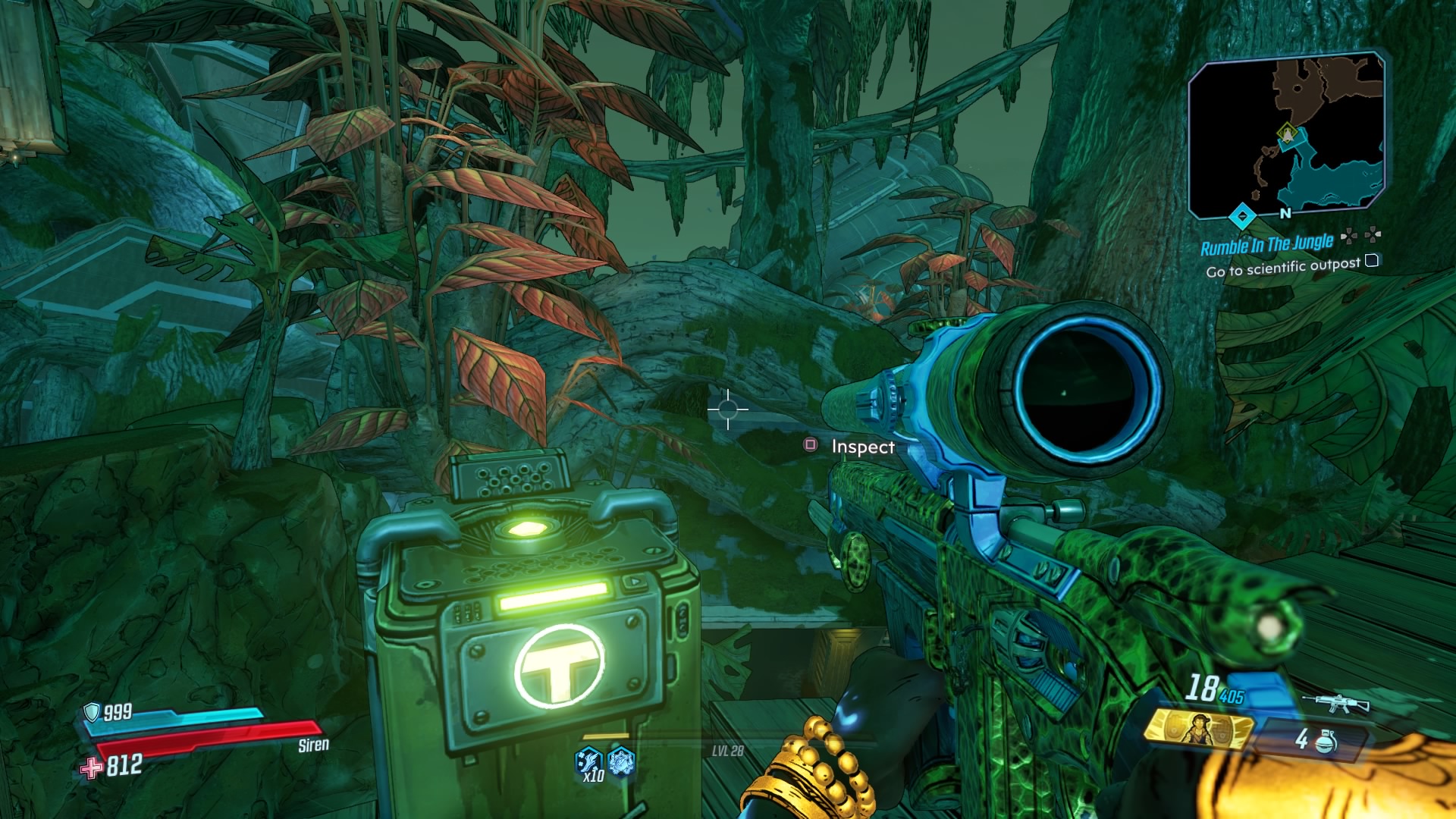The image size is (1456, 819).
Task: Open Amara's golden character portrait
Action: (x=1199, y=730)
